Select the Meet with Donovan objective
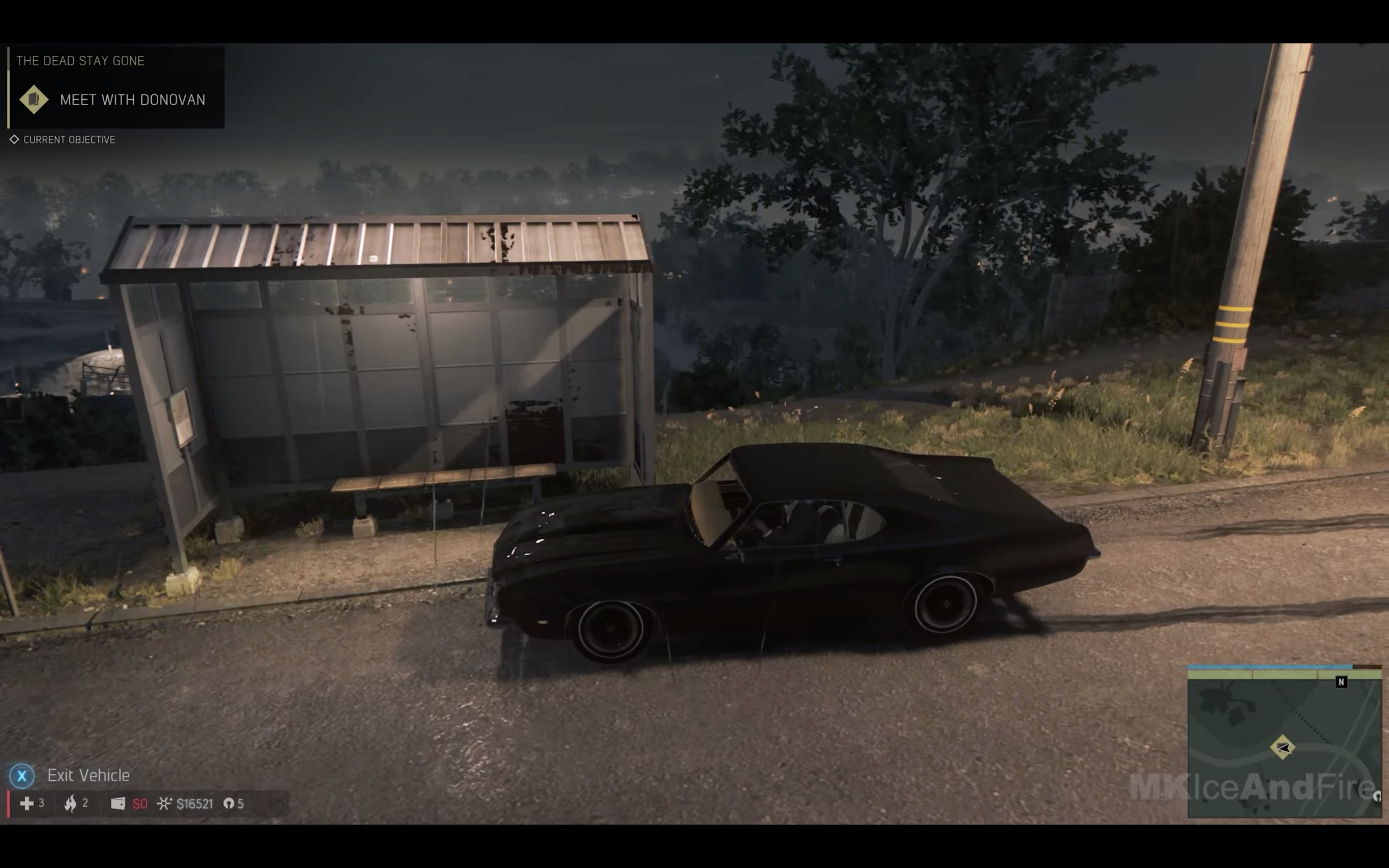 pos(132,100)
